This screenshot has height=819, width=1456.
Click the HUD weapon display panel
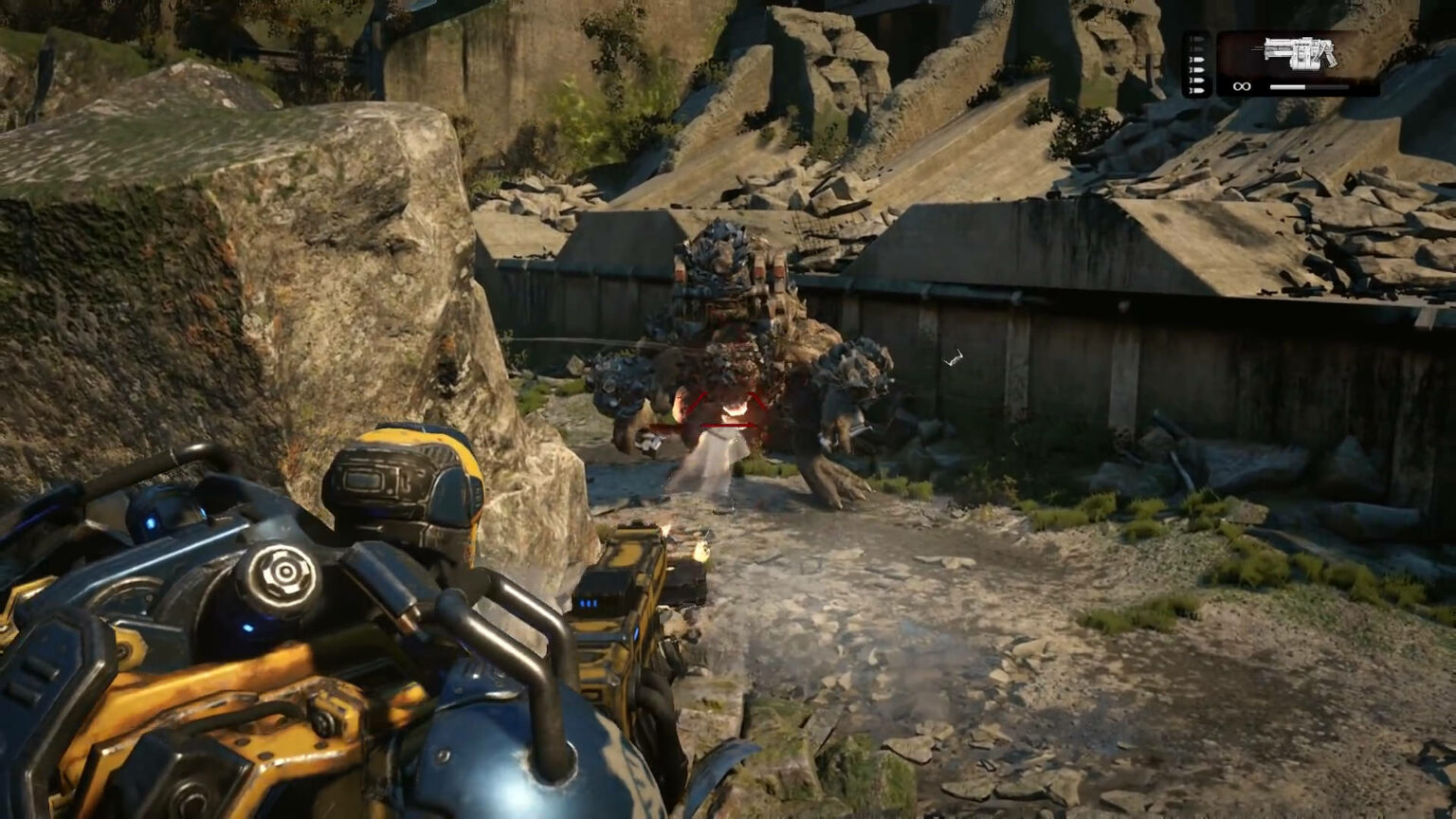click(1299, 62)
